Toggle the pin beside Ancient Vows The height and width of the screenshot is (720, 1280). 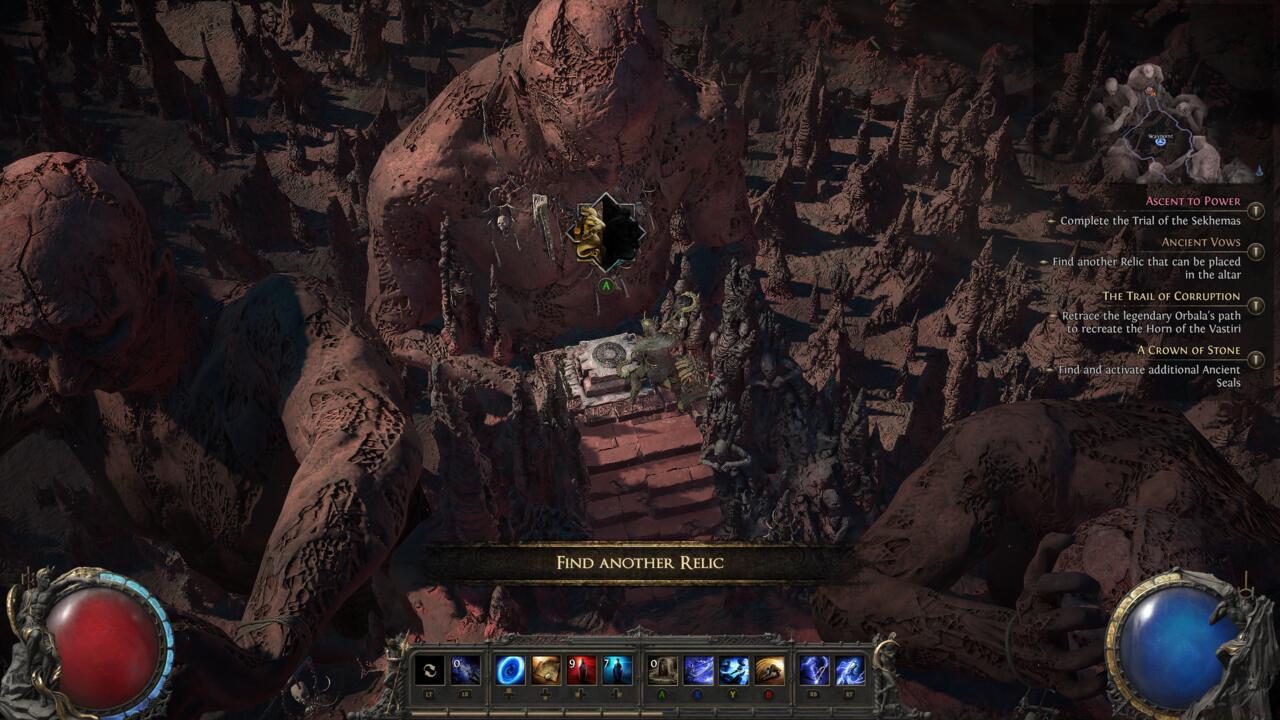(1254, 250)
